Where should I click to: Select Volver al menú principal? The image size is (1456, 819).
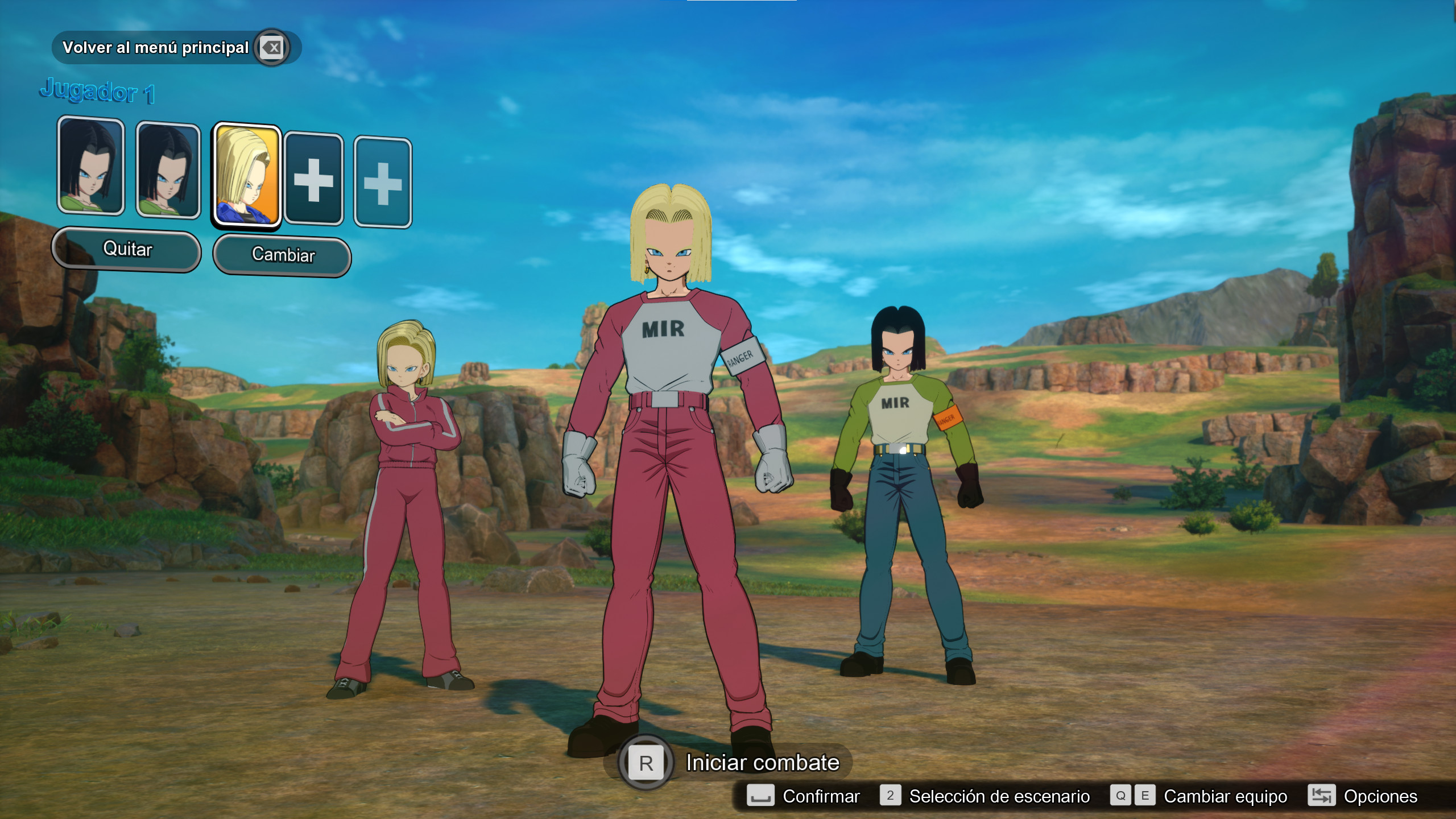156,47
